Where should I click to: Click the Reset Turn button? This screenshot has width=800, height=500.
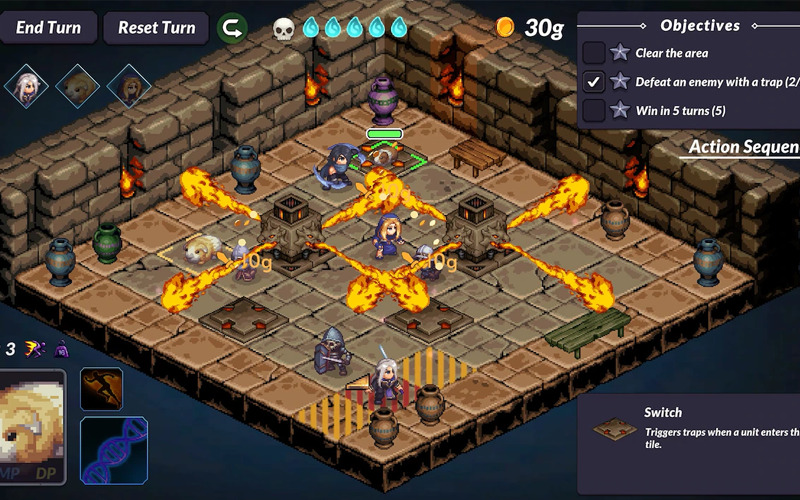point(155,27)
